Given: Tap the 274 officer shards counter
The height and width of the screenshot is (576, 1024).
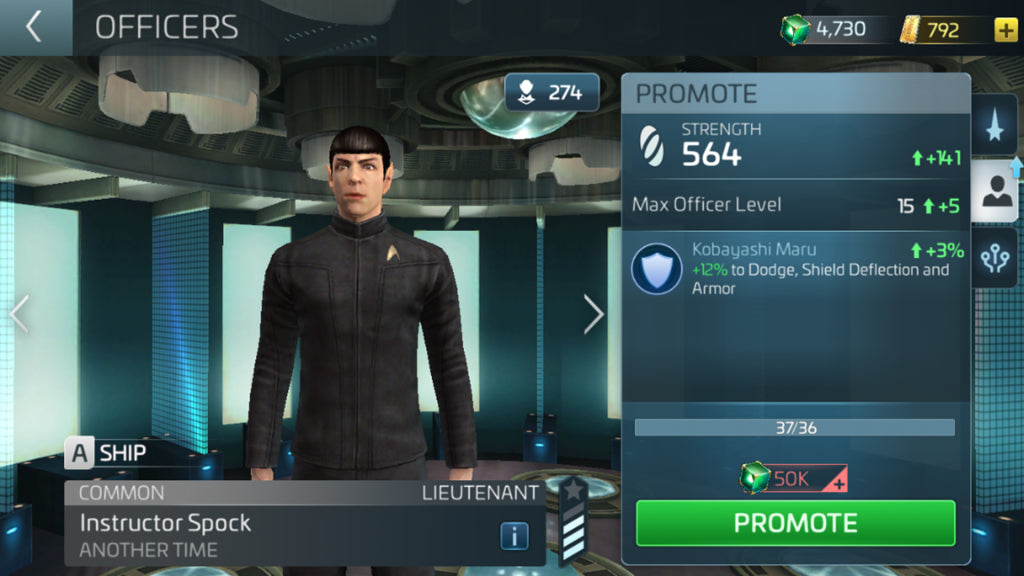Looking at the screenshot, I should click(551, 93).
